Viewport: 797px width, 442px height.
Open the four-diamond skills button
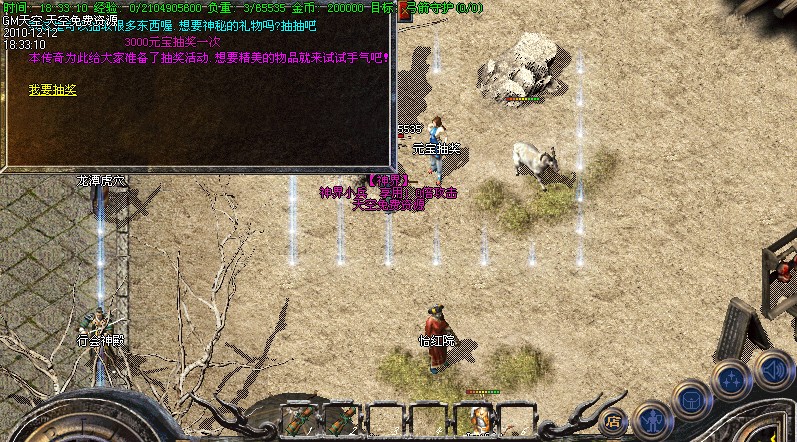point(731,380)
